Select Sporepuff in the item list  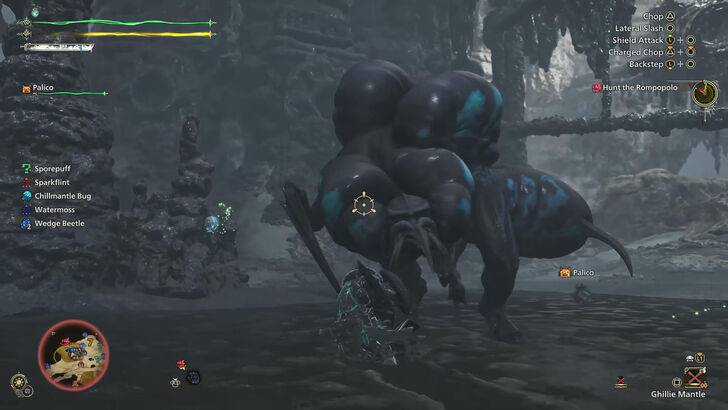52,169
